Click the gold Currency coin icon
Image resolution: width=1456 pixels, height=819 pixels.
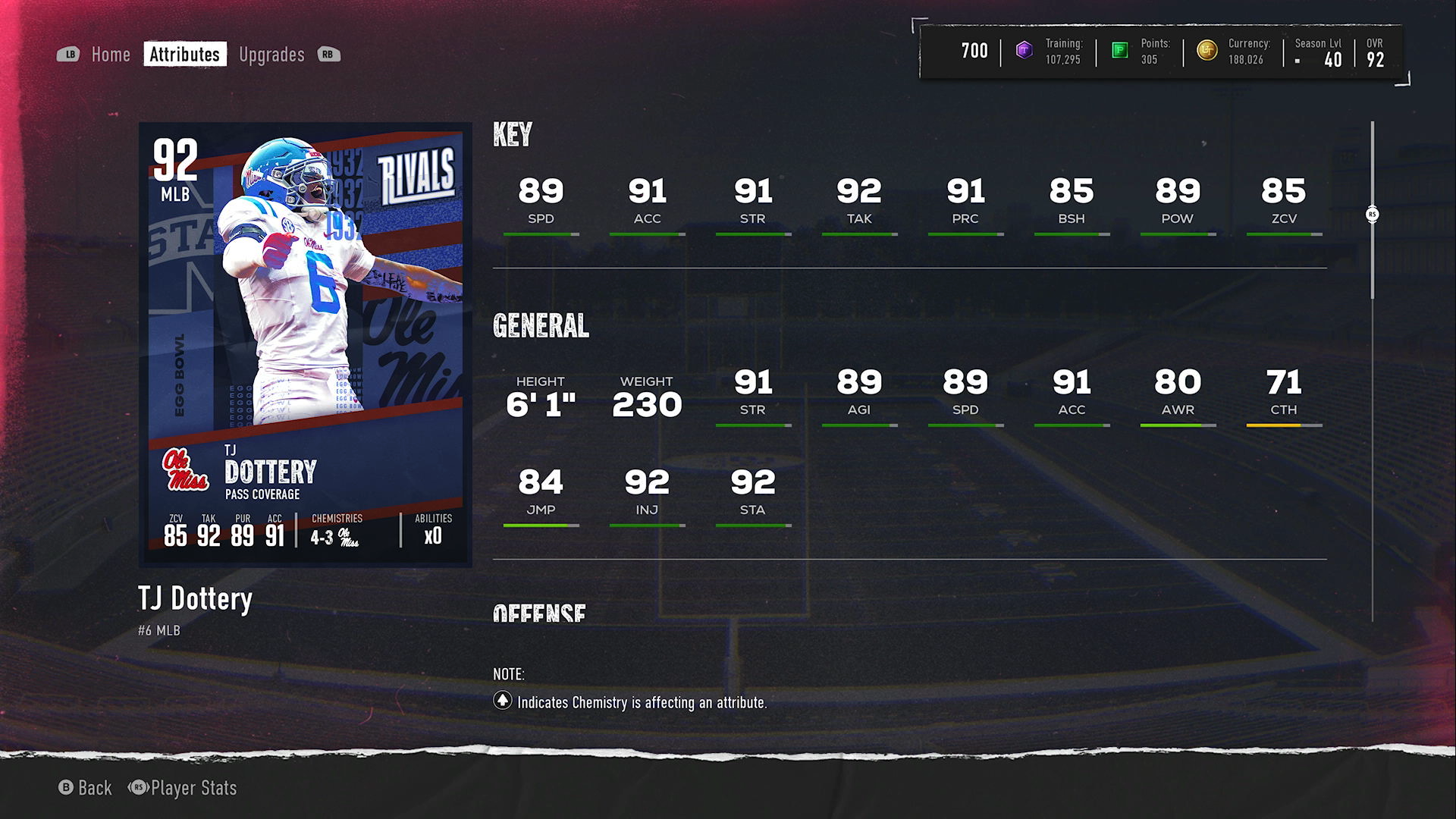click(1209, 52)
